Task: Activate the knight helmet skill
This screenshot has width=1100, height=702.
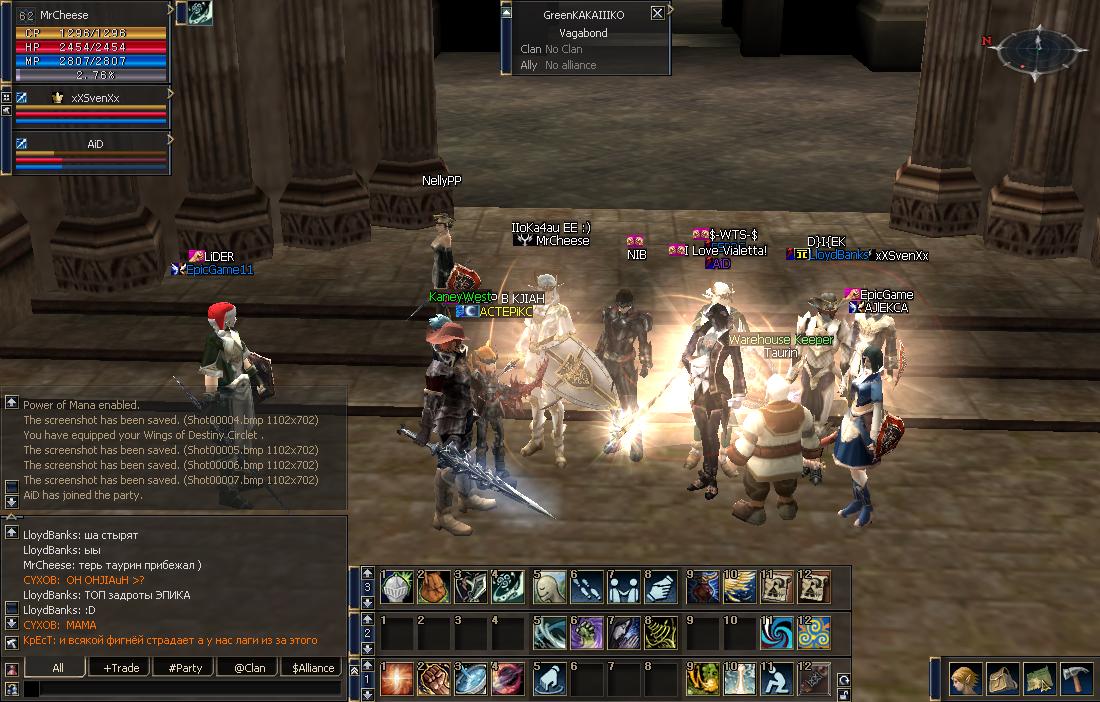Action: [398, 587]
